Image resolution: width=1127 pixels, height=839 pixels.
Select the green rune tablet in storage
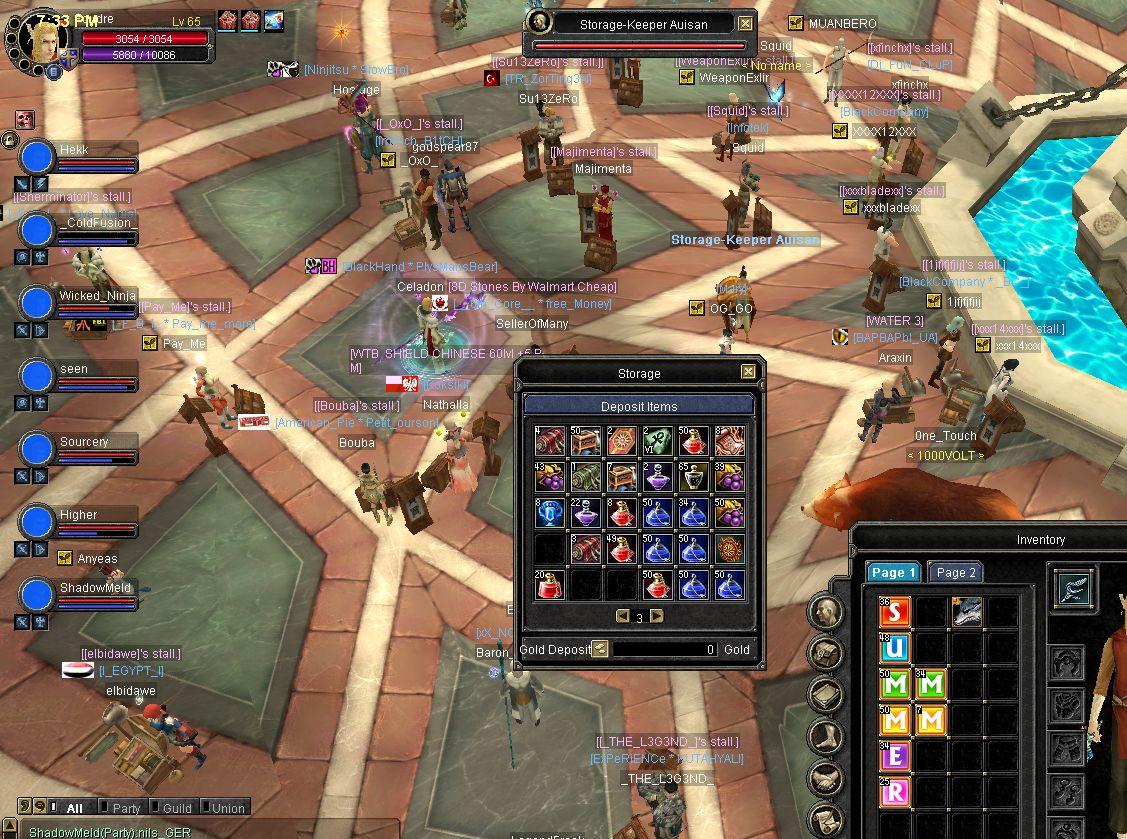[657, 441]
